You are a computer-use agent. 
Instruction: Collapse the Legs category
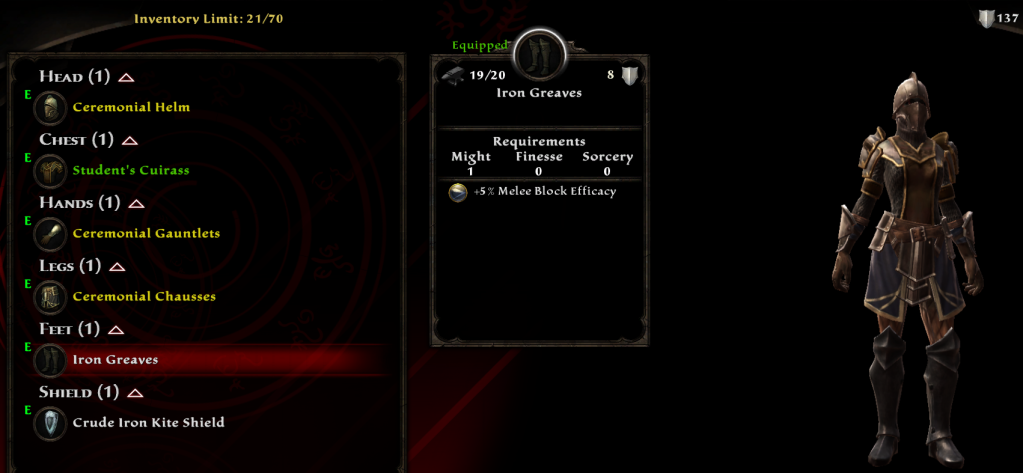[x=117, y=267]
